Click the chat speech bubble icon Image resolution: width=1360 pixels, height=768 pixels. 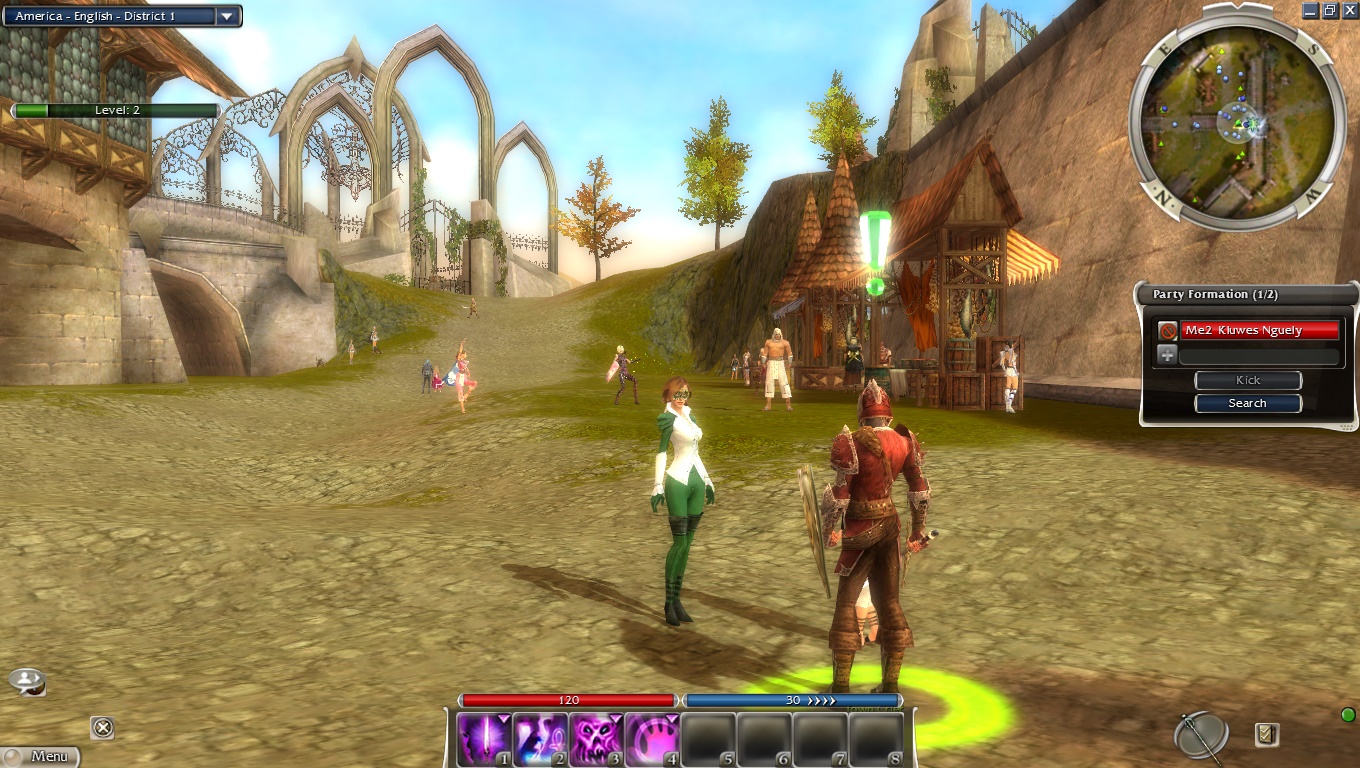click(27, 682)
